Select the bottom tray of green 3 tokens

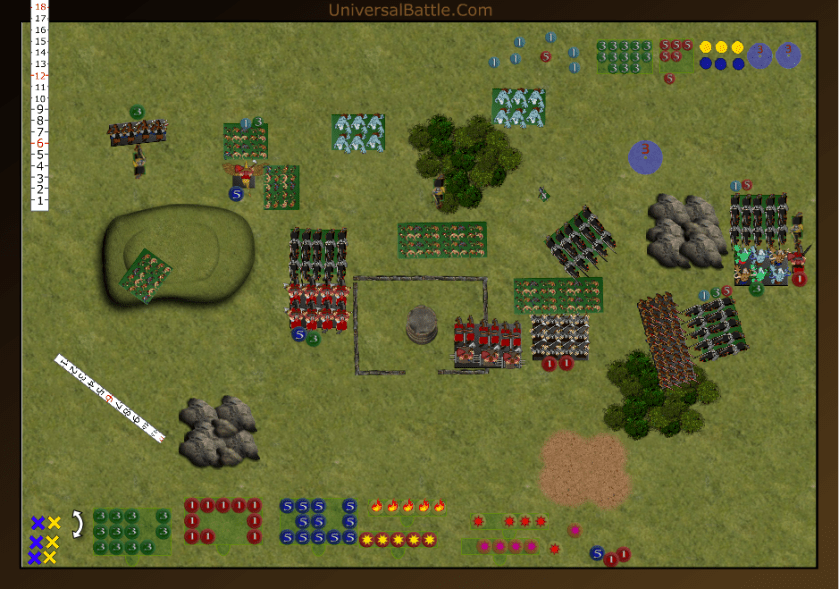pyautogui.click(x=130, y=531)
